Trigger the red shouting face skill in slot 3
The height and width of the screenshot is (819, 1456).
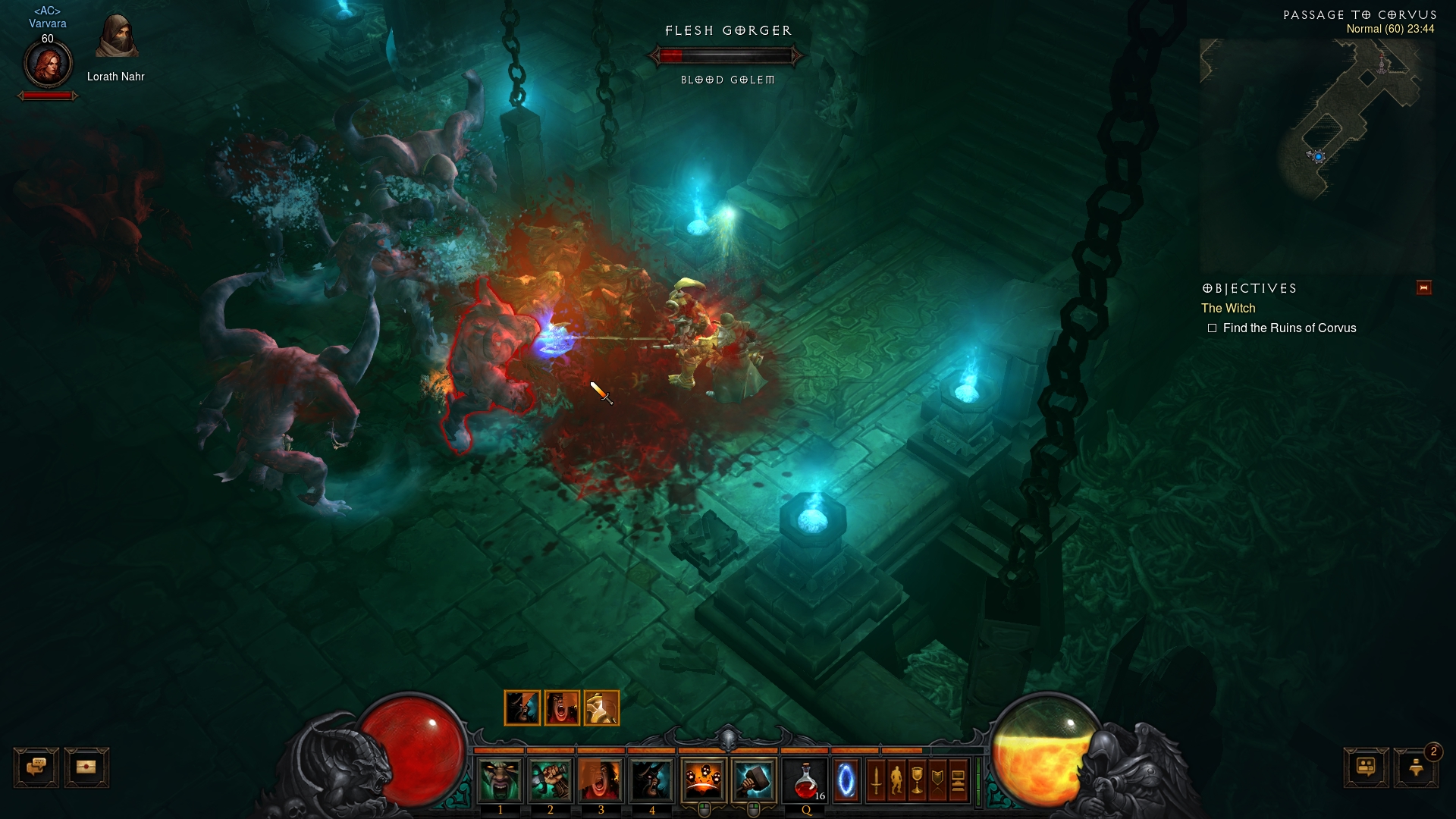[601, 780]
